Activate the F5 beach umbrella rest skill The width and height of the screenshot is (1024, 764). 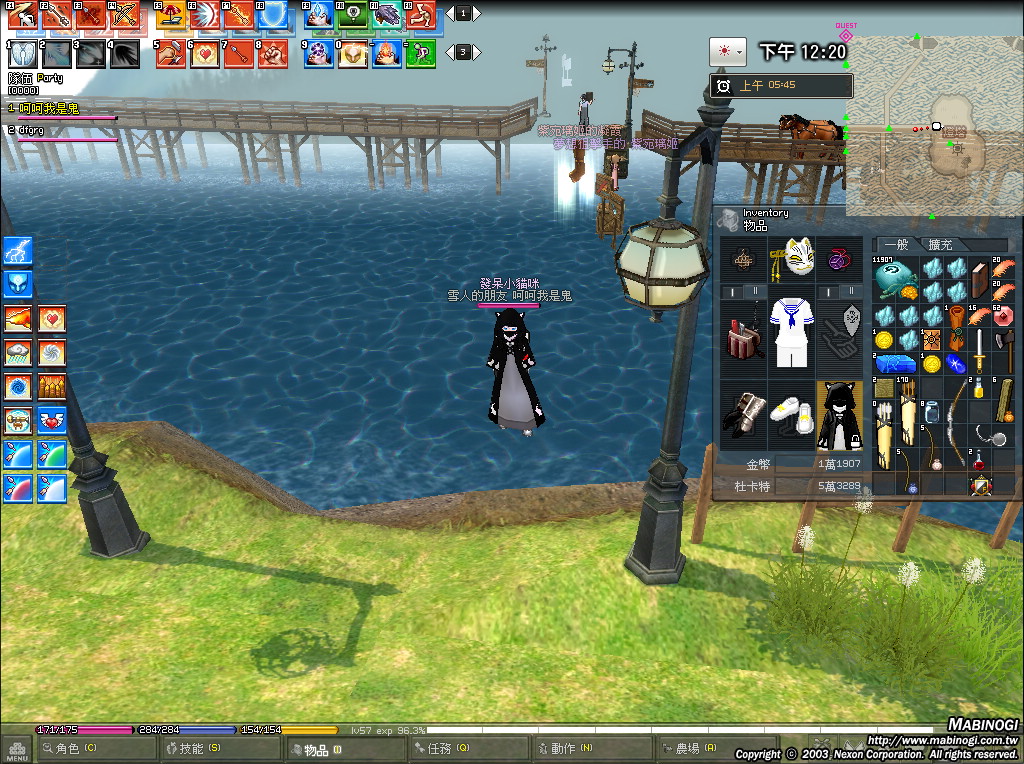click(171, 15)
